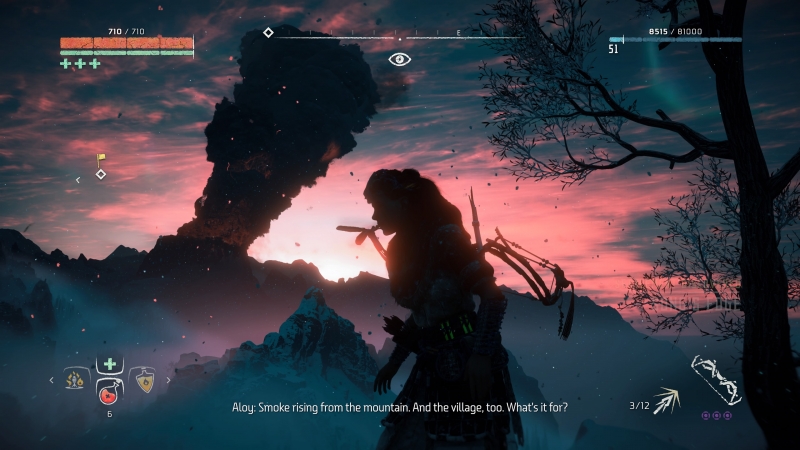Cycle the quick item wheel left

(51, 379)
